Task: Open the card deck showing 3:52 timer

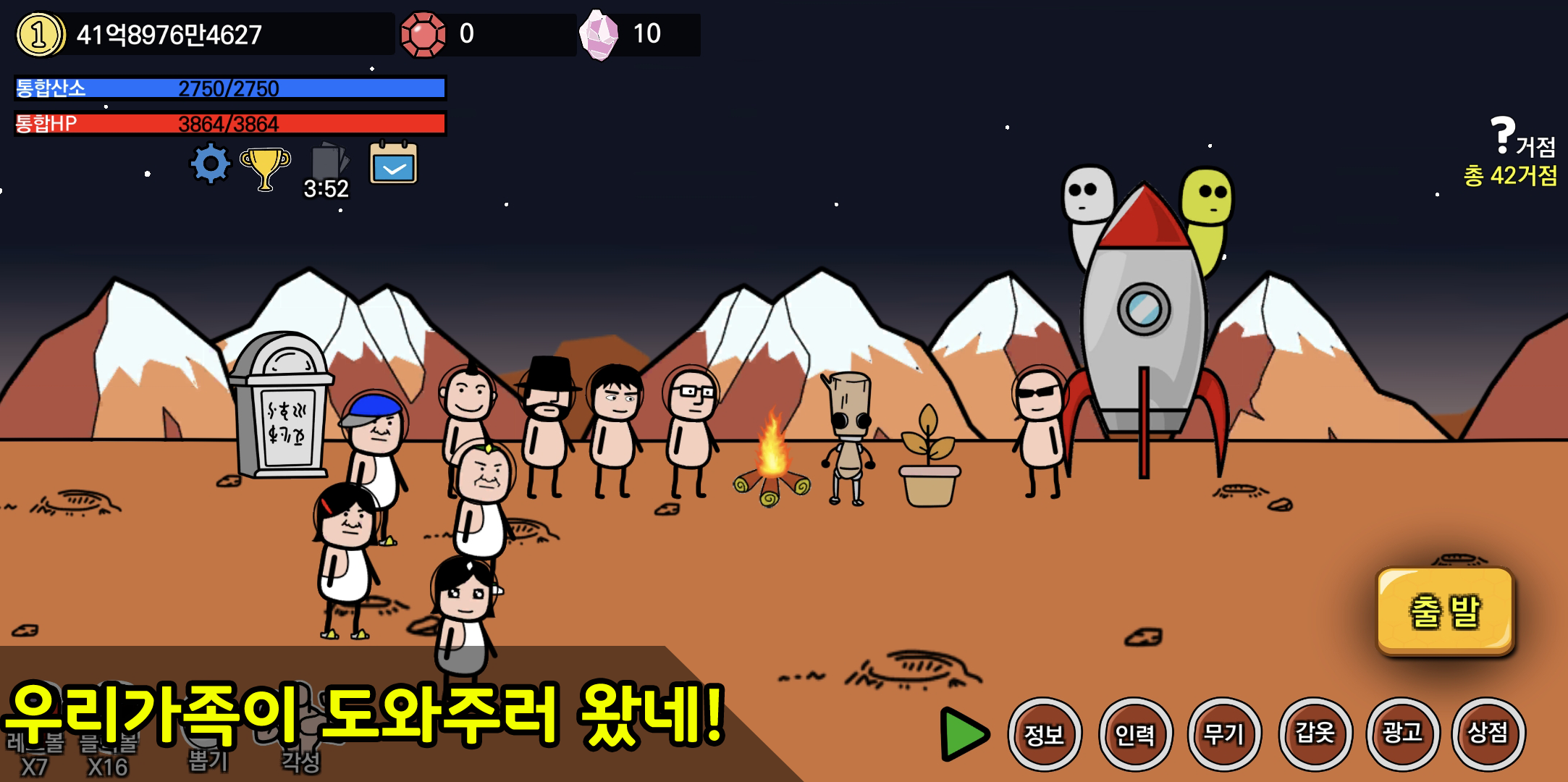Action: pos(326,159)
